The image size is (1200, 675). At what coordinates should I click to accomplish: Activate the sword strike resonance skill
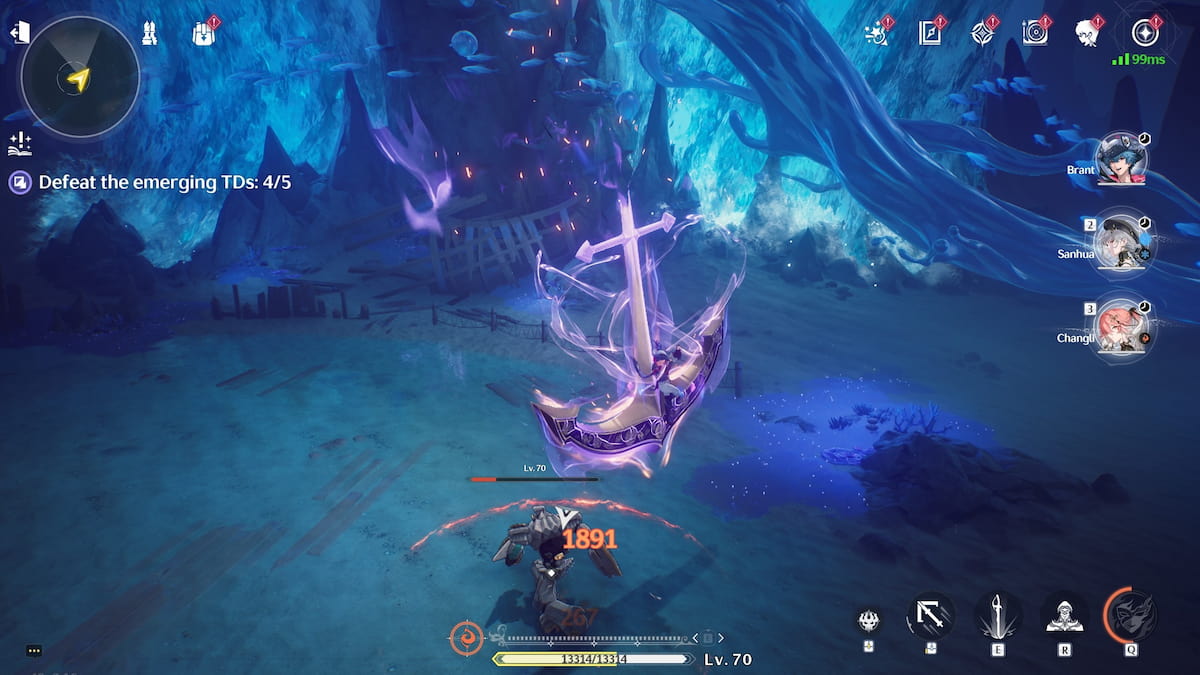997,616
